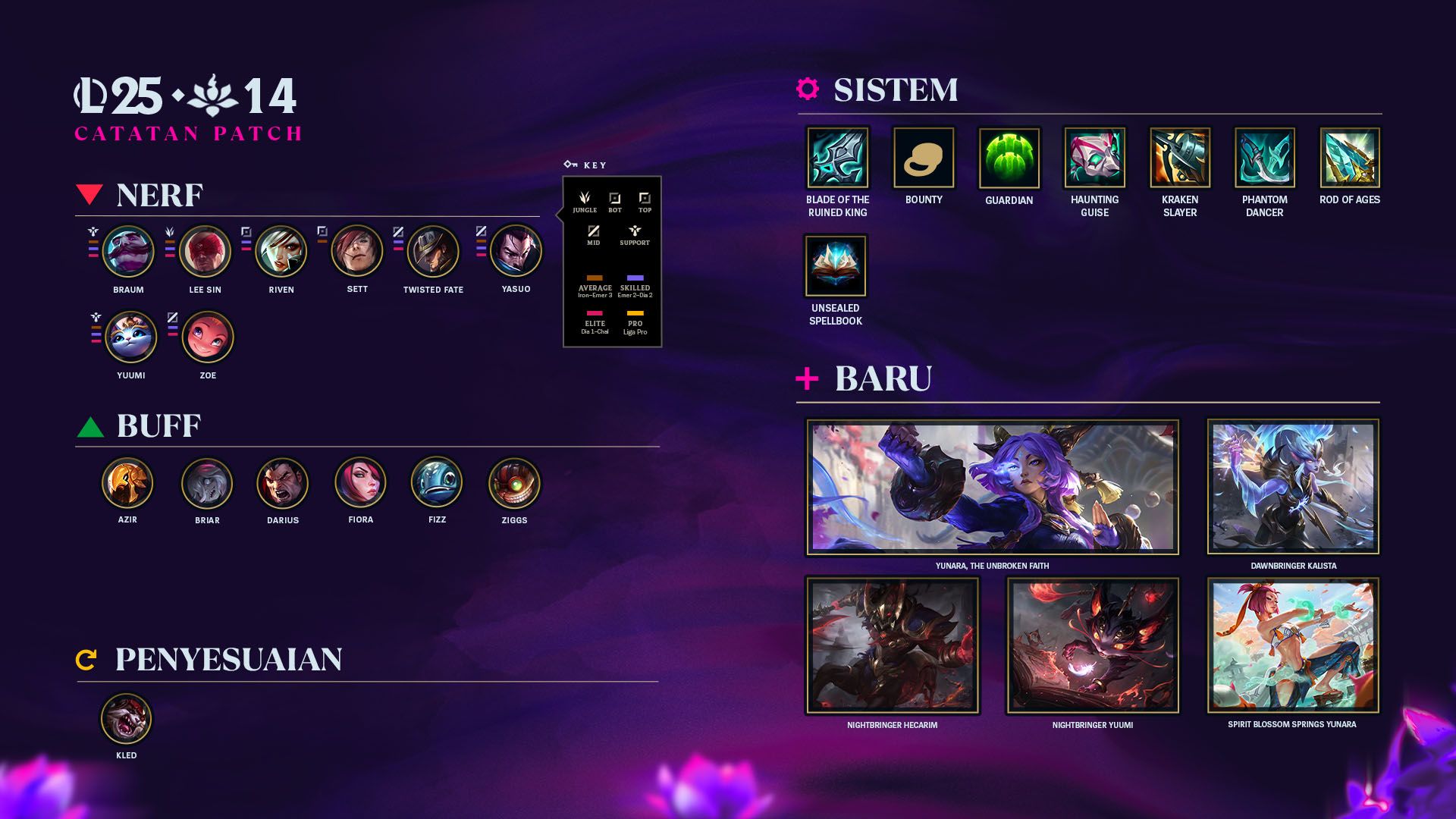Image resolution: width=1456 pixels, height=819 pixels.
Task: Open the Bounty system icon
Action: pos(924,158)
